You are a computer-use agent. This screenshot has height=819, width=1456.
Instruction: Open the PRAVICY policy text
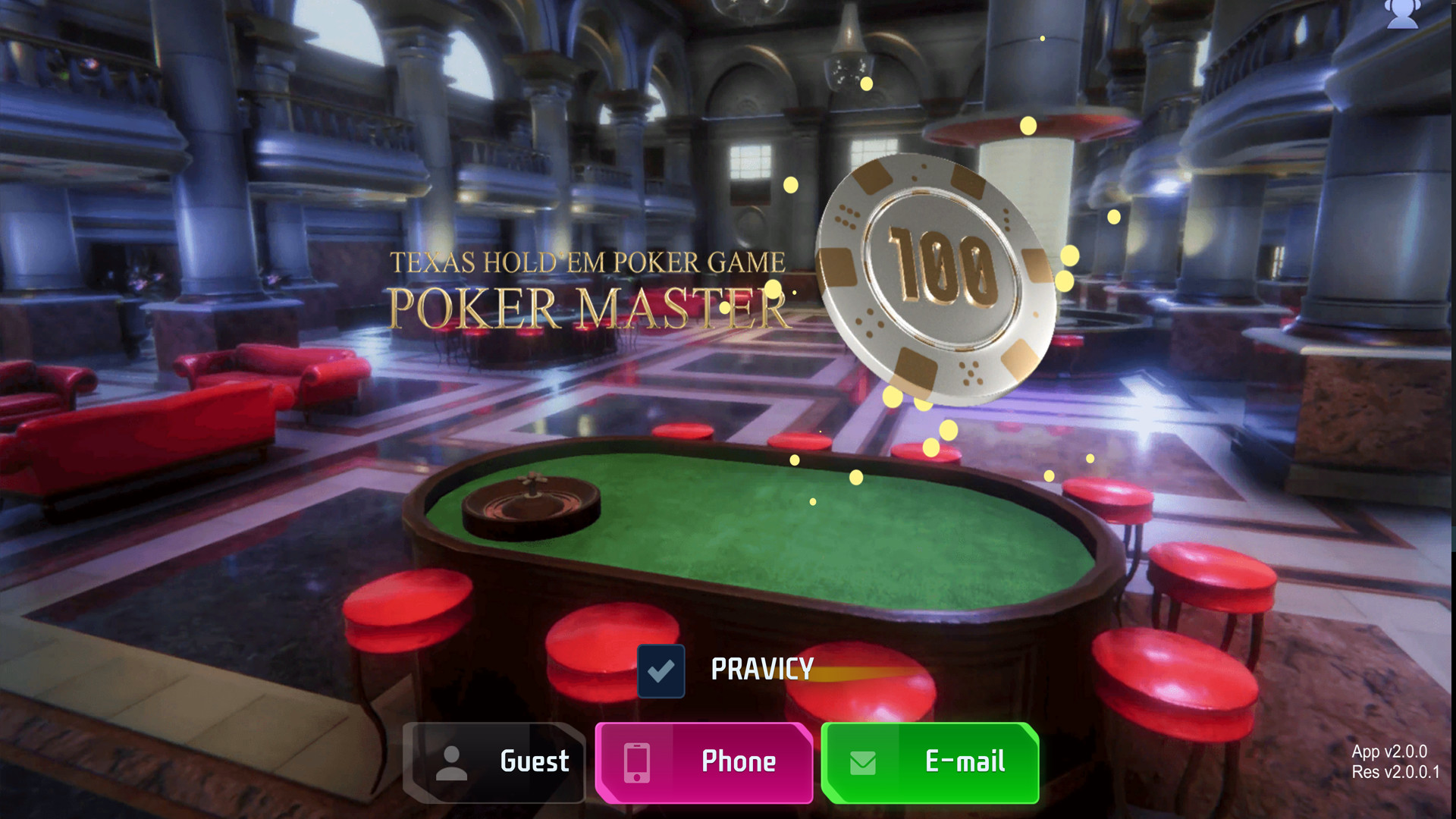point(761,670)
